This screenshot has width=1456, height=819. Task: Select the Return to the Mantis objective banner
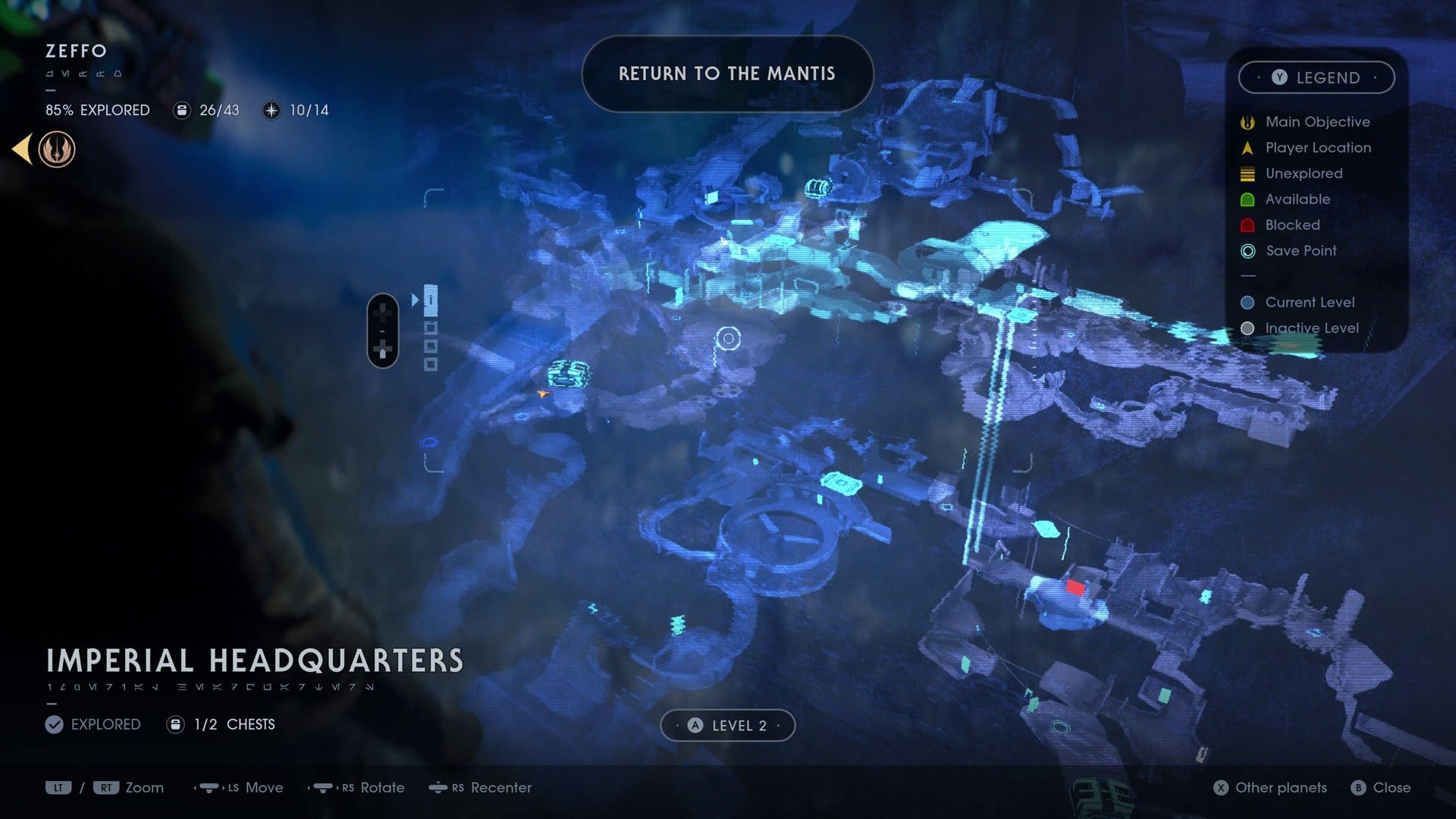(727, 74)
